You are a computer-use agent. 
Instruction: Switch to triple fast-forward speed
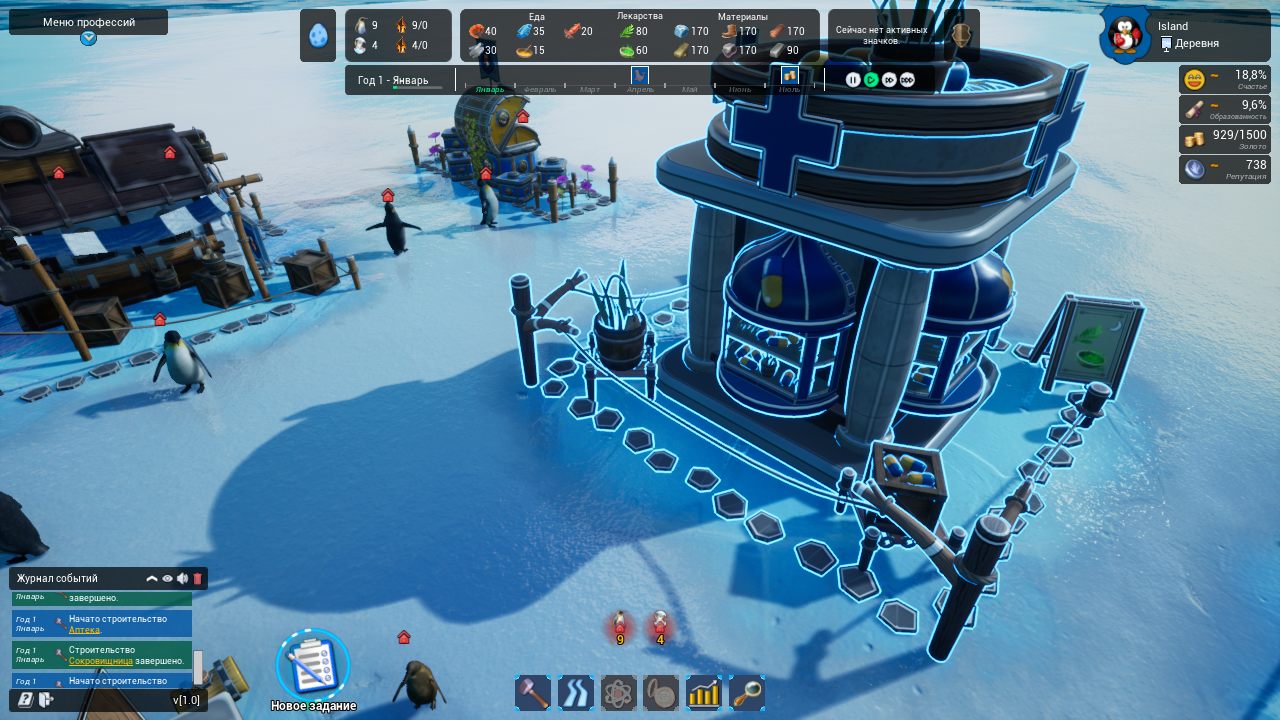coord(907,80)
